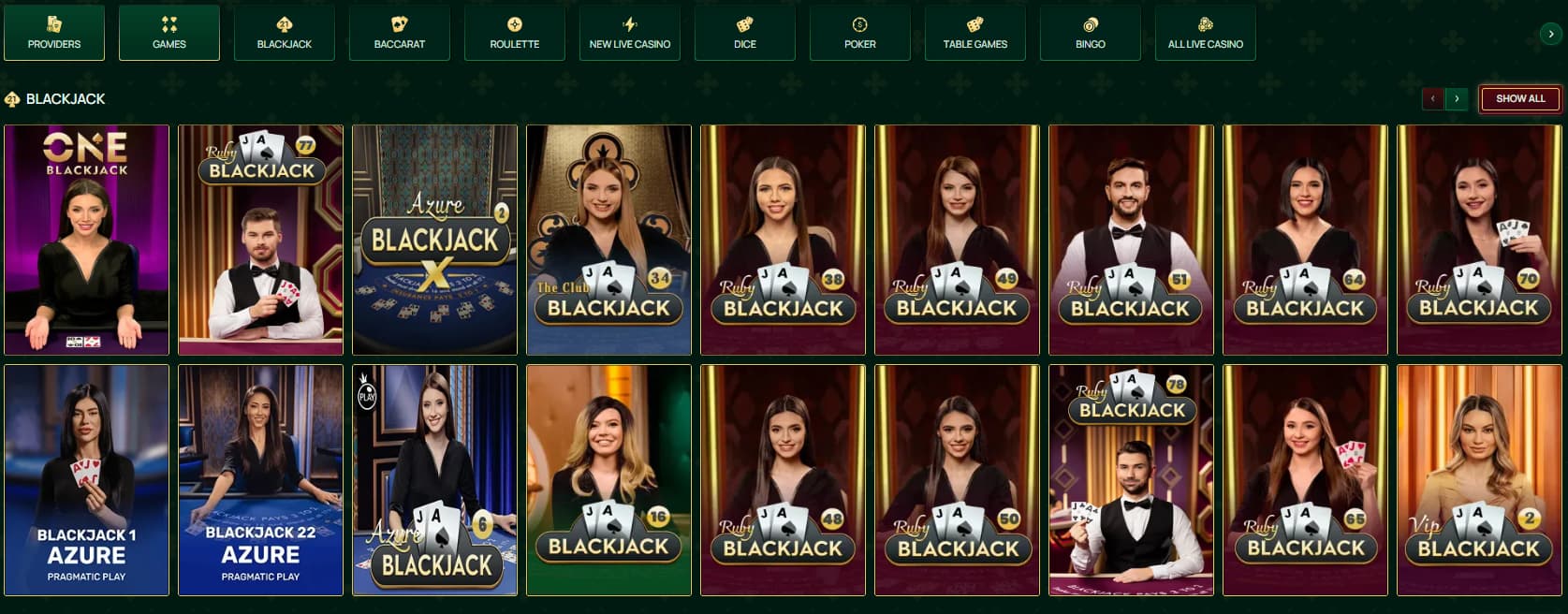Open the Providers category

tap(54, 33)
